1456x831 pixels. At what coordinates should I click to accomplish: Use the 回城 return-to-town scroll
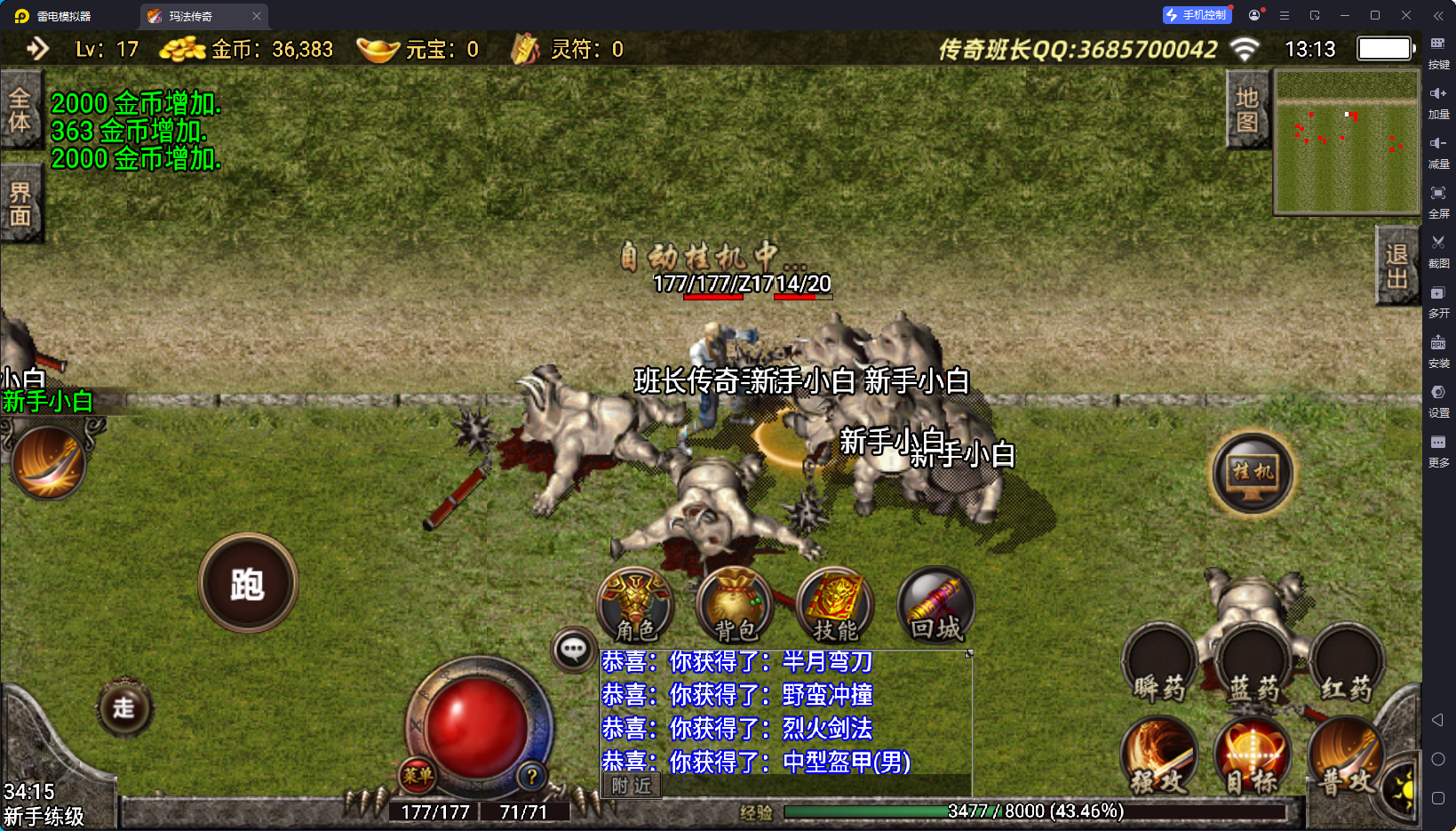[x=935, y=605]
